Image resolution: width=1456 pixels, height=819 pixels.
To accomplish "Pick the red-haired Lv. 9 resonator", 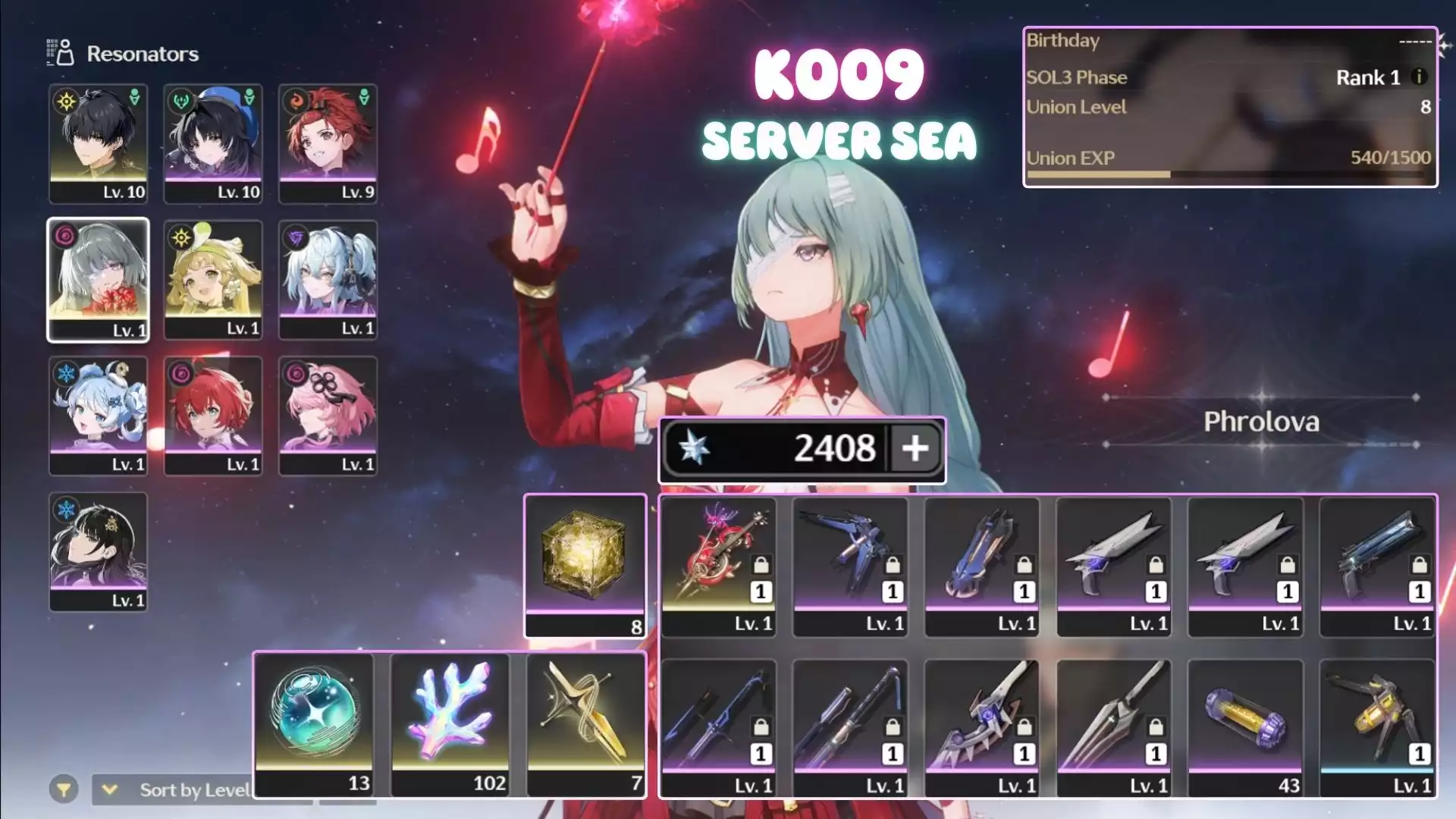I will (328, 143).
